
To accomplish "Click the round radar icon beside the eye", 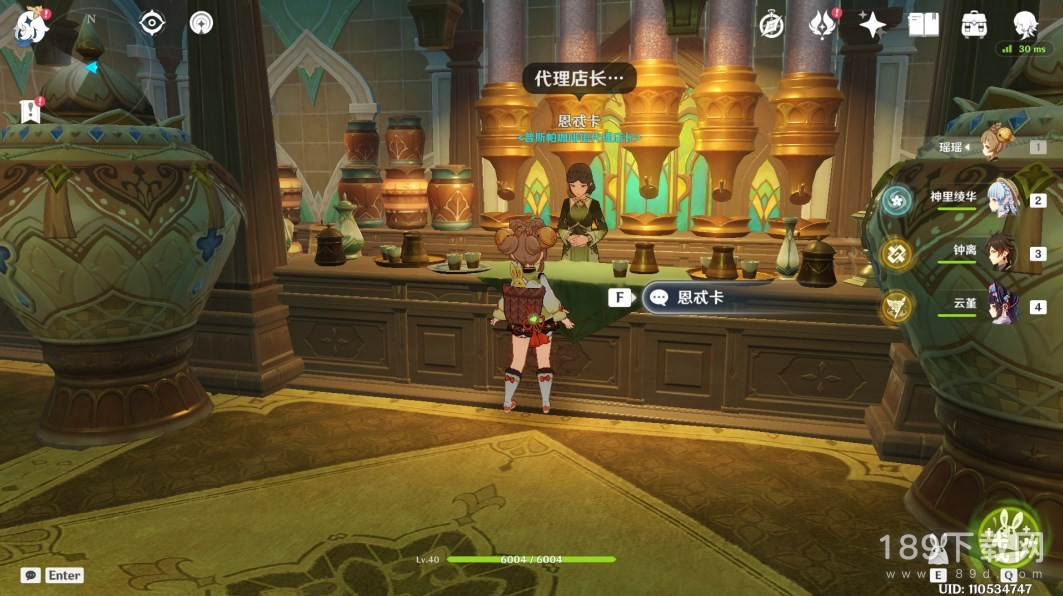I will click(201, 23).
